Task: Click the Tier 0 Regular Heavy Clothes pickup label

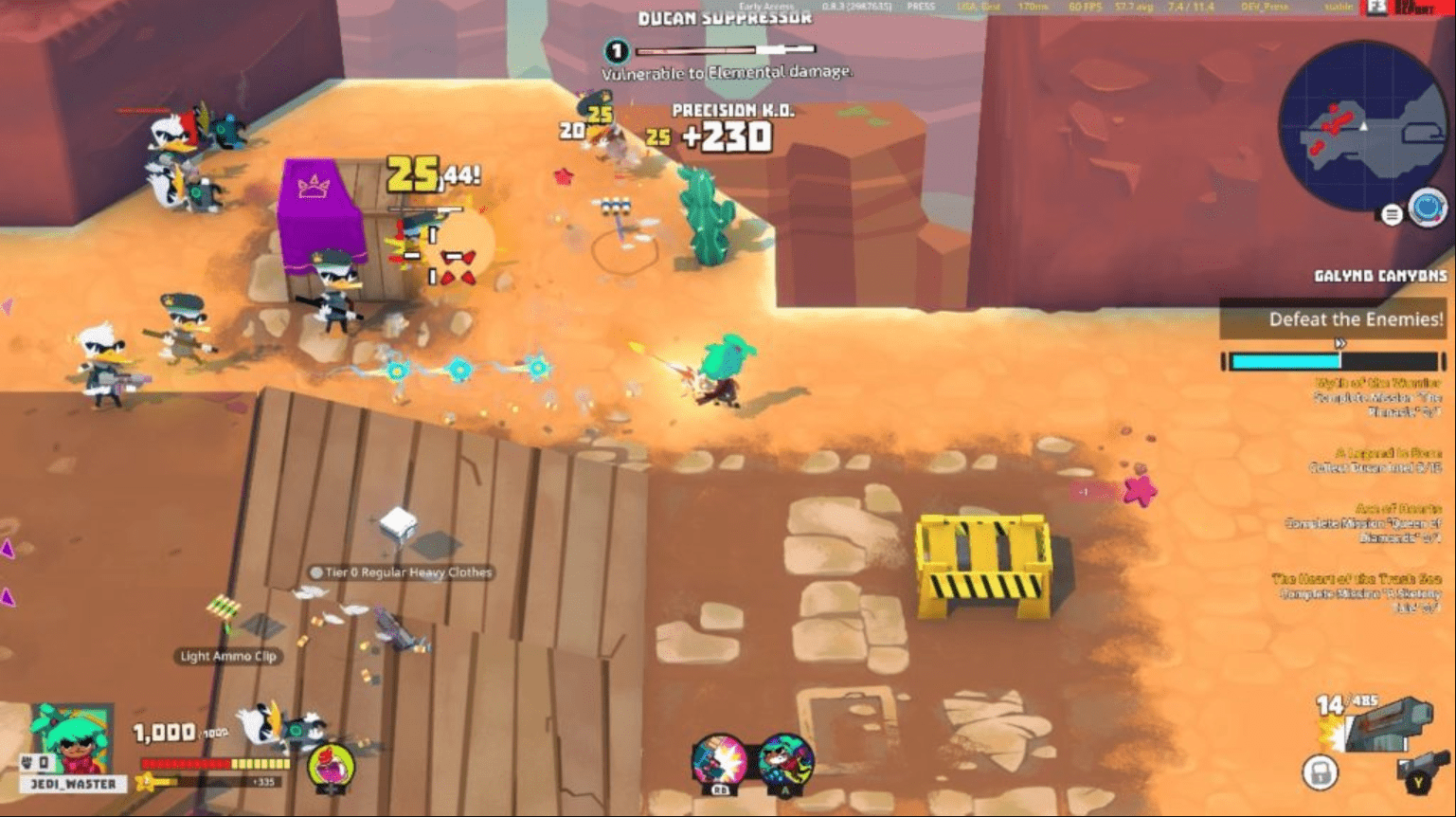Action: 401,572
